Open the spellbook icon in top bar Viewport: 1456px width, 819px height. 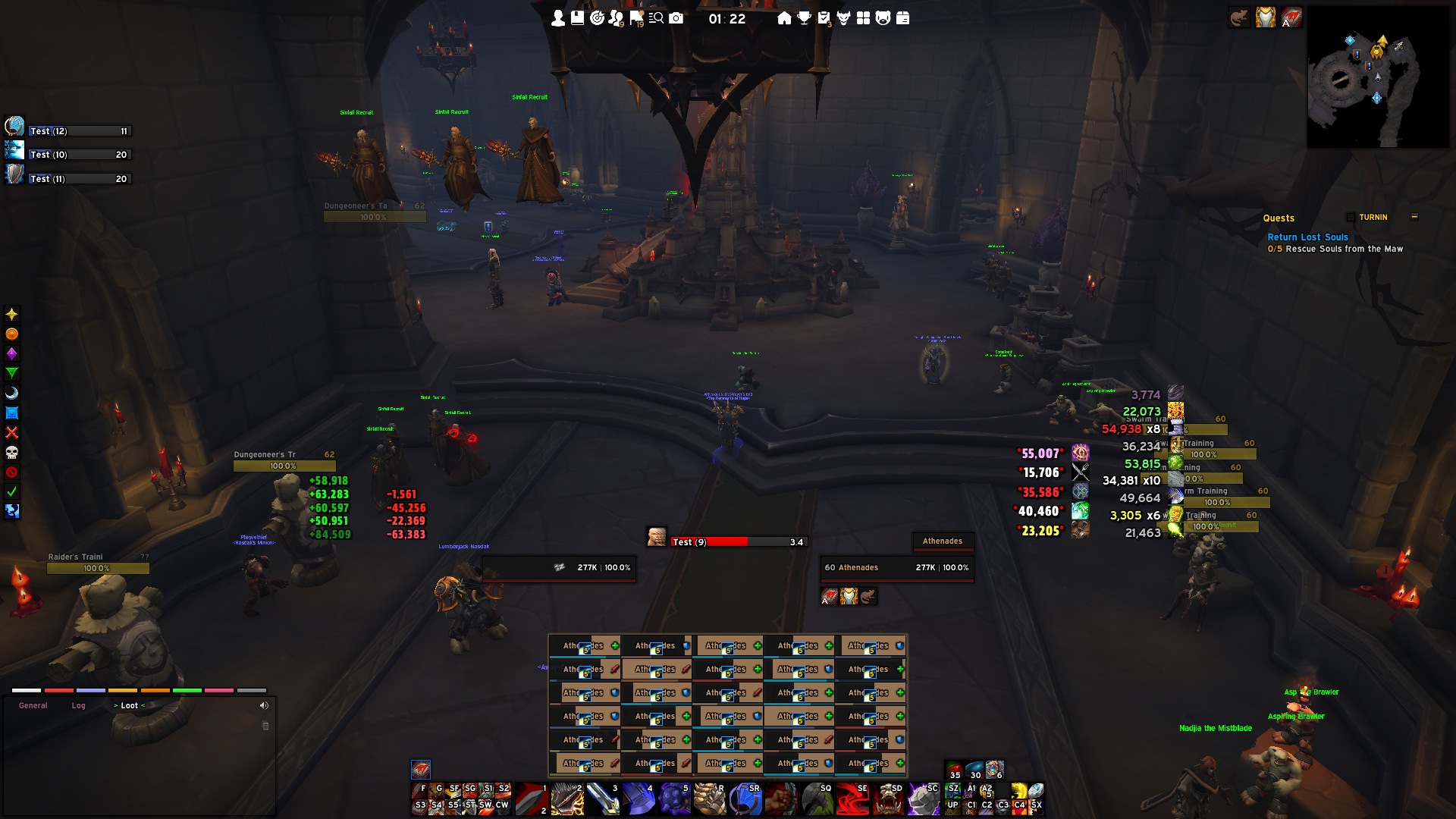coord(578,18)
